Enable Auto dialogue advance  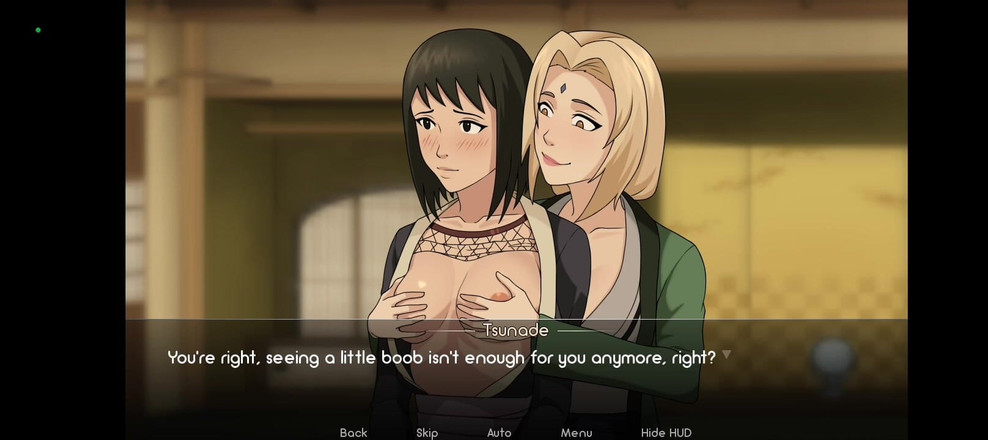point(499,432)
